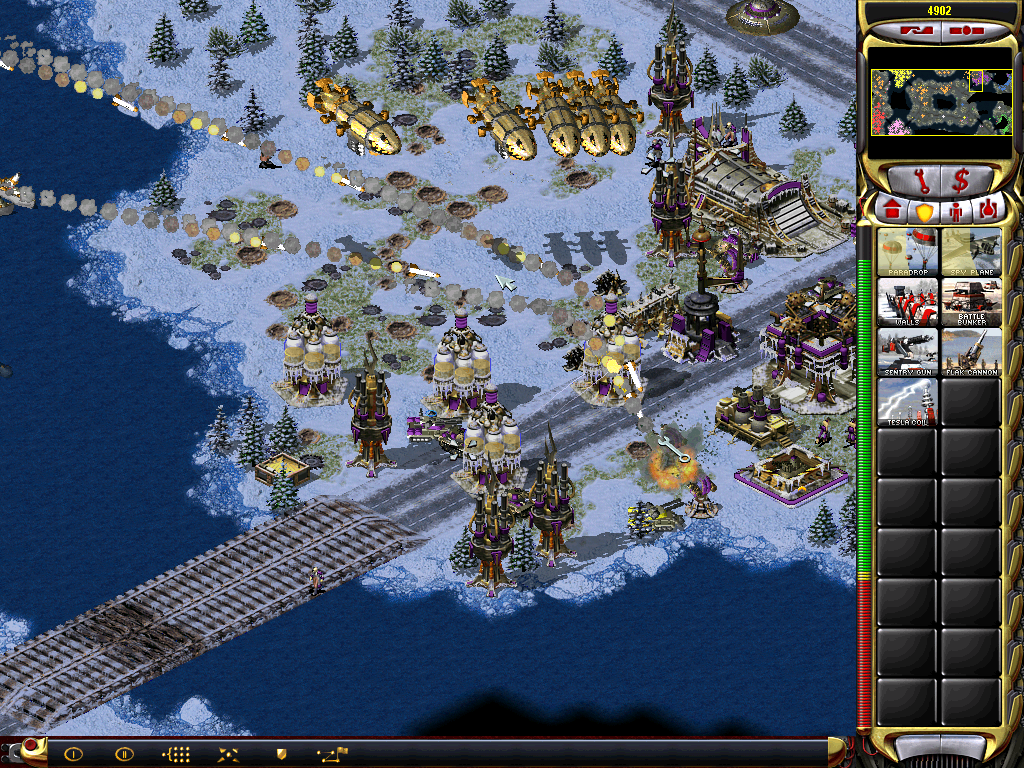Switch to the structures build tab
Image resolution: width=1024 pixels, height=768 pixels.
(892, 211)
